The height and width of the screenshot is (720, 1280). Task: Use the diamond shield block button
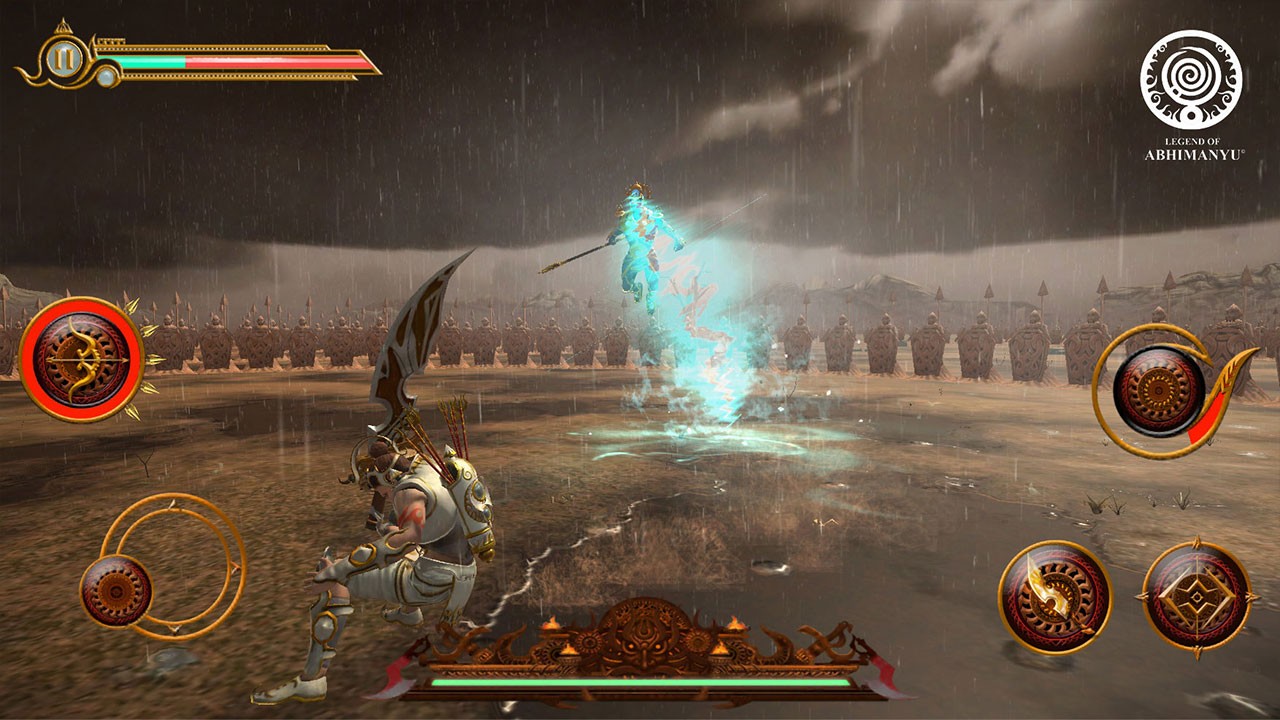(x=1196, y=598)
